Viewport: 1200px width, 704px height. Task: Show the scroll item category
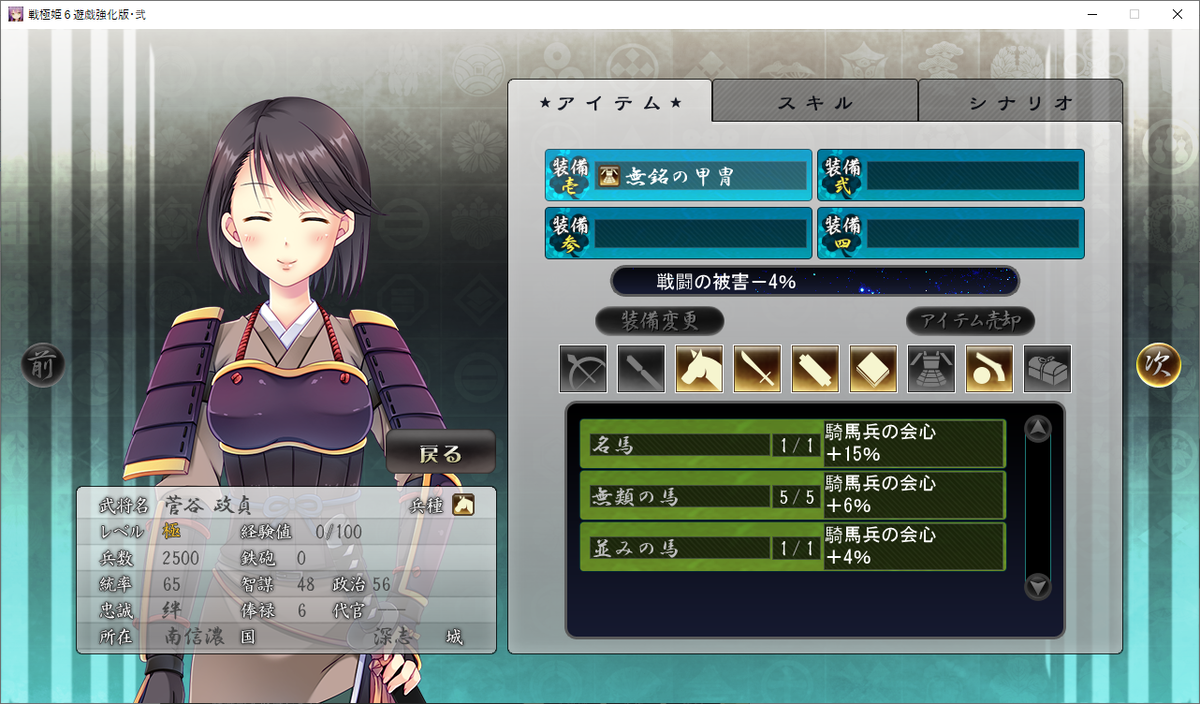pos(815,369)
